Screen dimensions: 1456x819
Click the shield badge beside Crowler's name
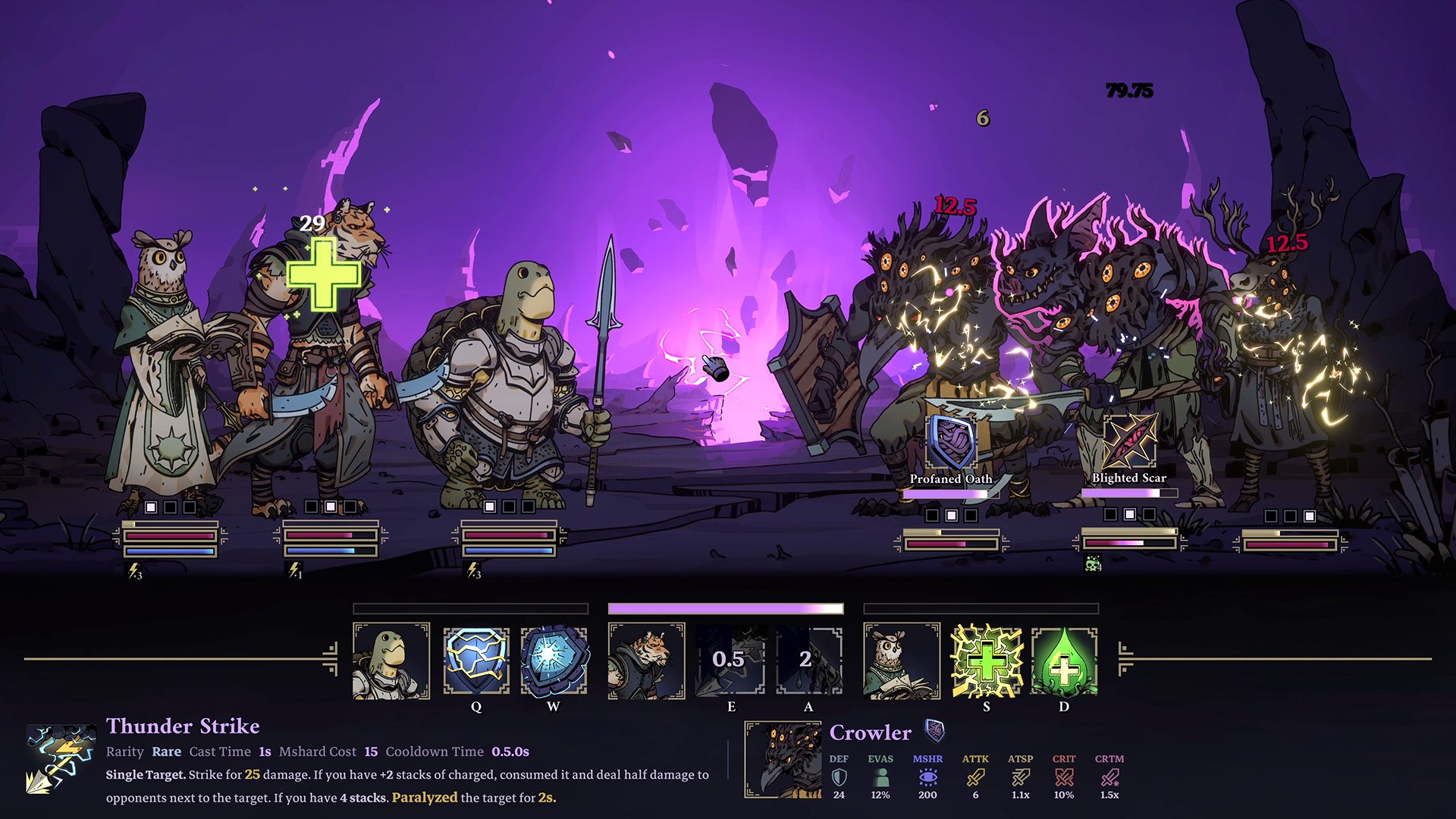pos(935,731)
